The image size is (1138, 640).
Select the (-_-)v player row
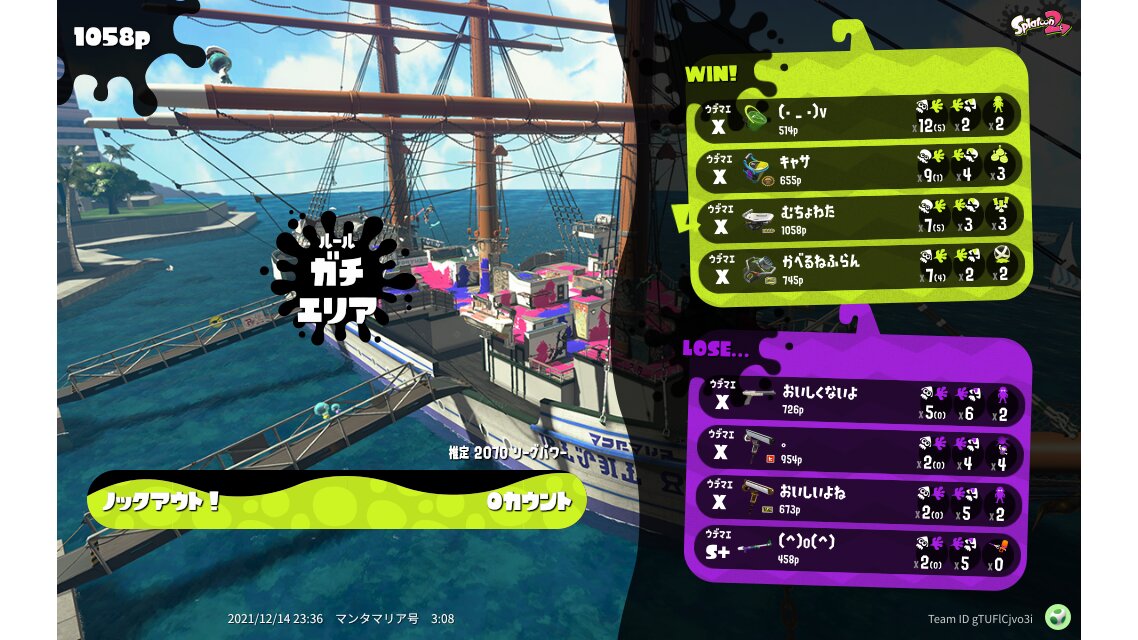(858, 117)
